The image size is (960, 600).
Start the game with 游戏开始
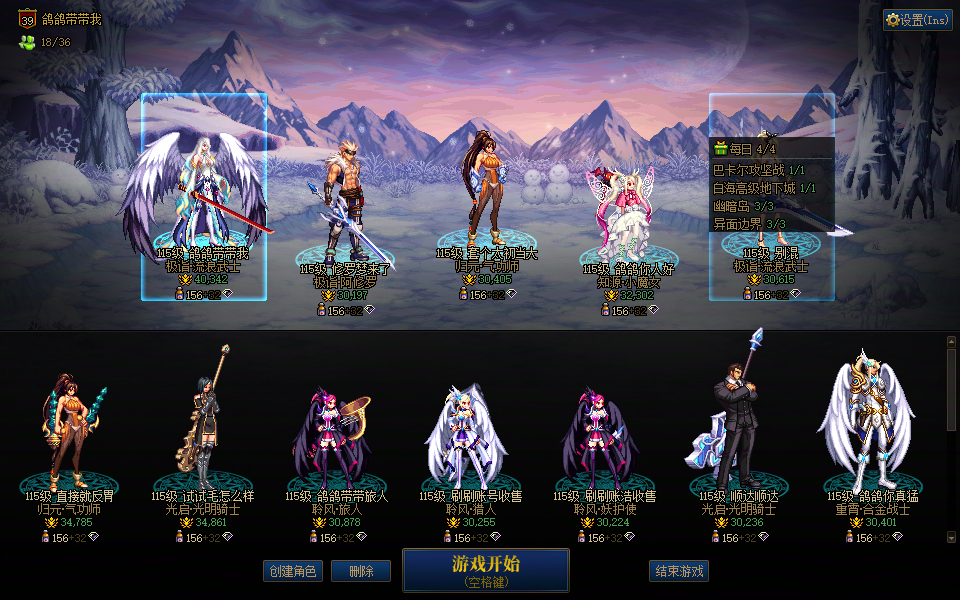485,569
